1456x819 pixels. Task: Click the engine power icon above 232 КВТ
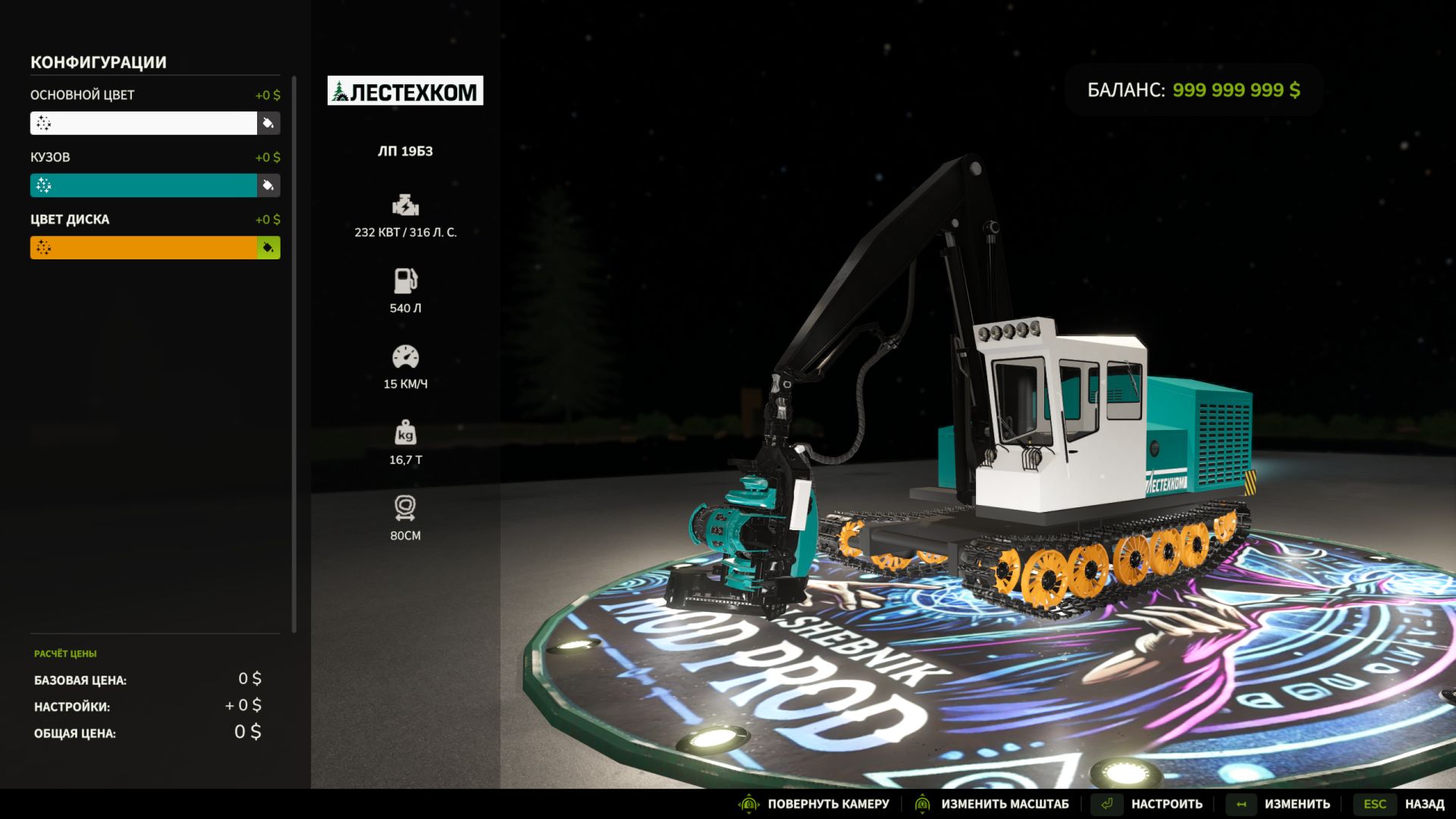[406, 204]
